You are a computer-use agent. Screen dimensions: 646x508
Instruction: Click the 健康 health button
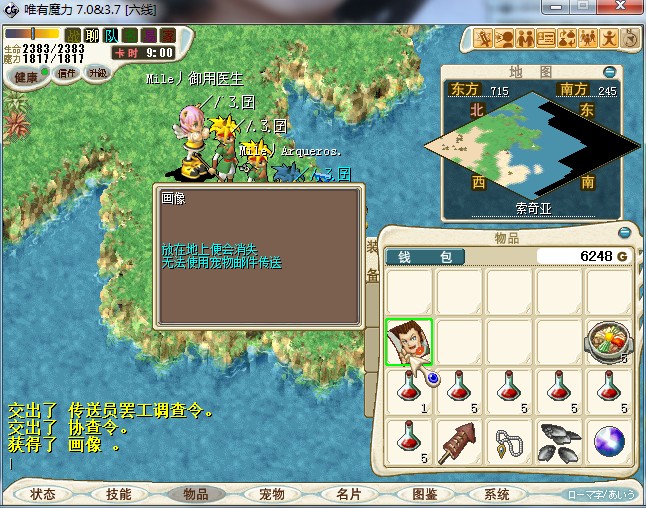click(26, 77)
